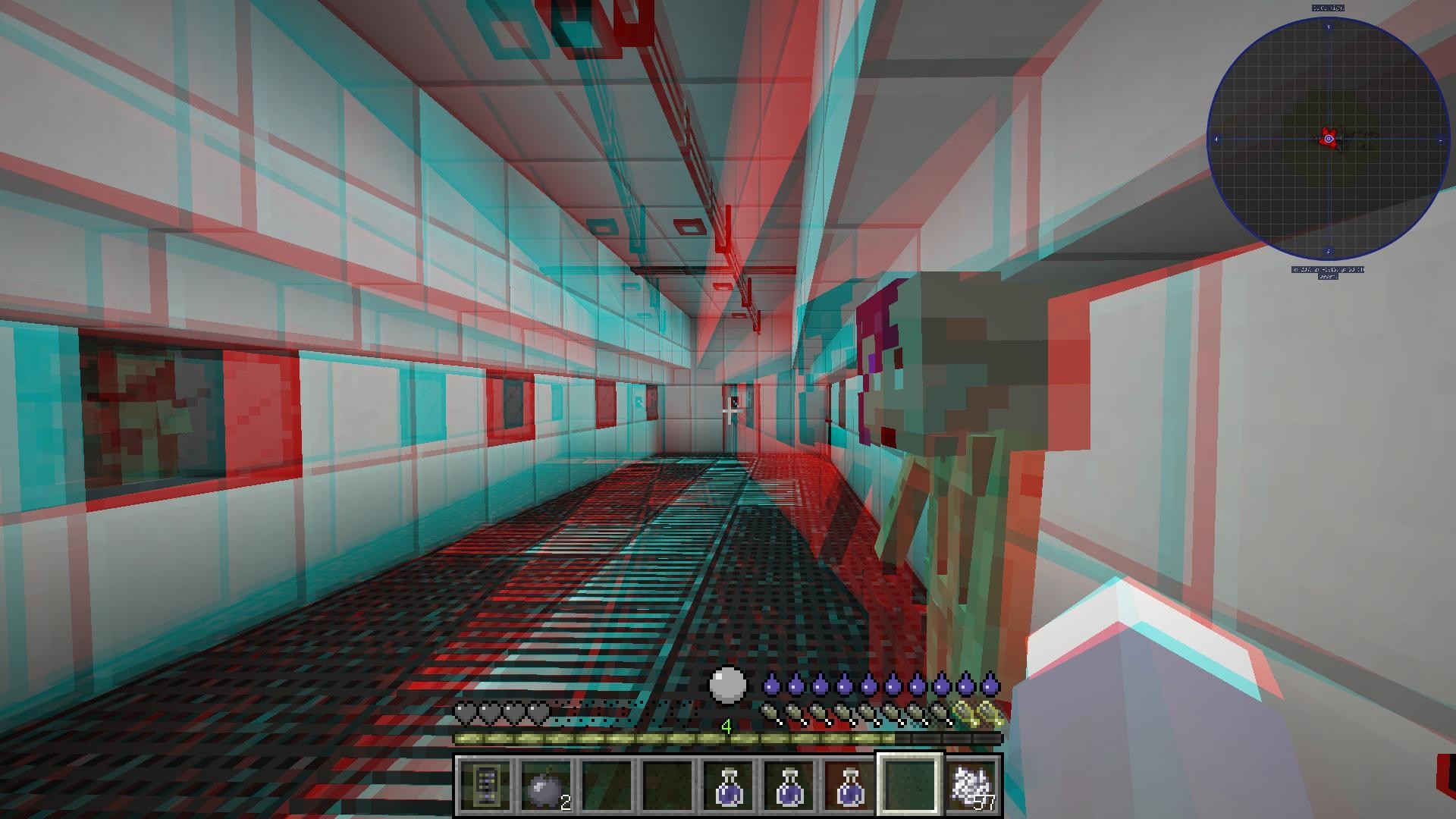Screen dimensions: 1456x819
Task: Click the gray orb indicator above the hunger bar
Action: (726, 686)
